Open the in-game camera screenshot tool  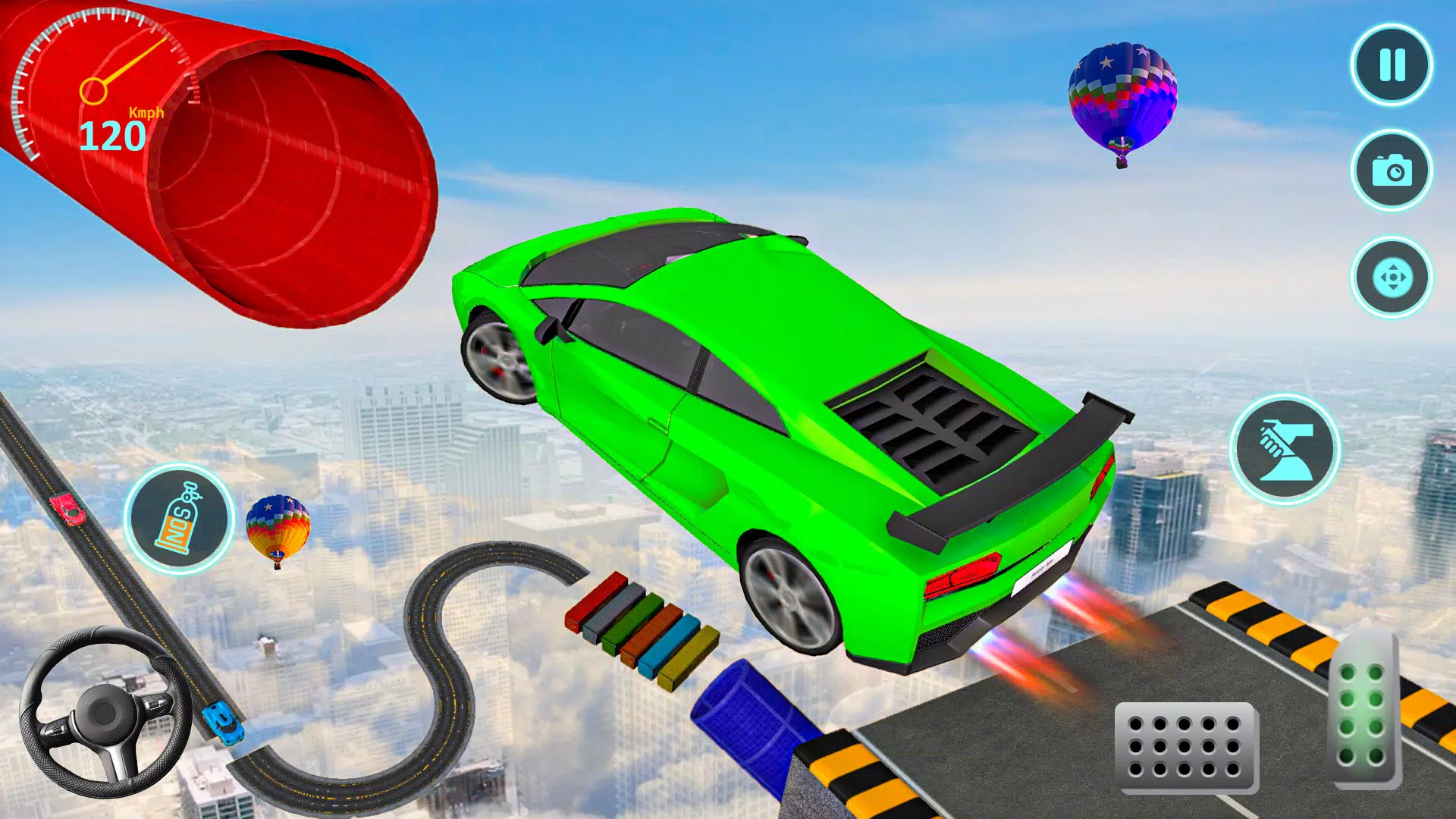[1390, 171]
